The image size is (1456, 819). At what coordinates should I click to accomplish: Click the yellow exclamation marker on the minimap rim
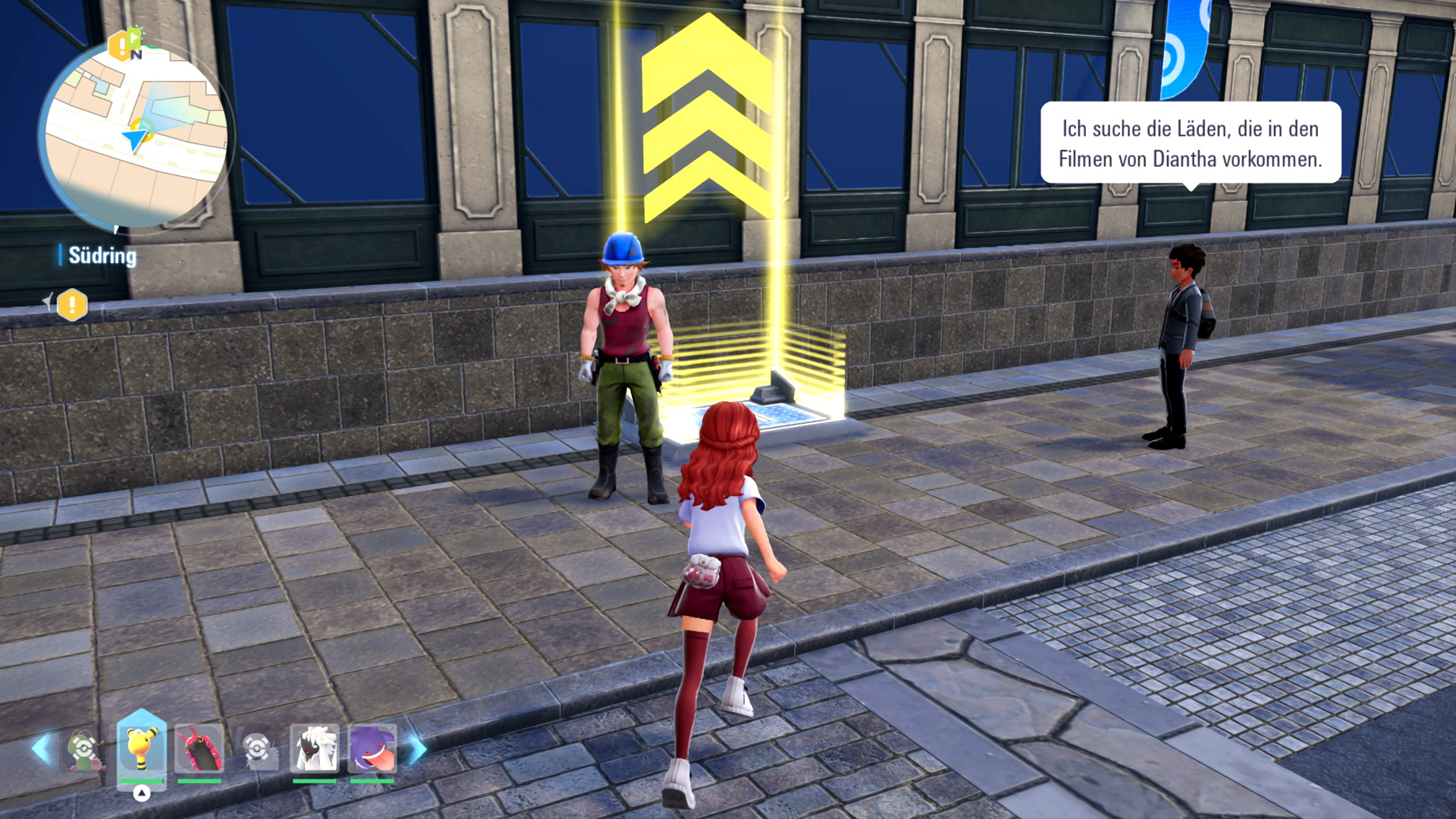coord(118,47)
